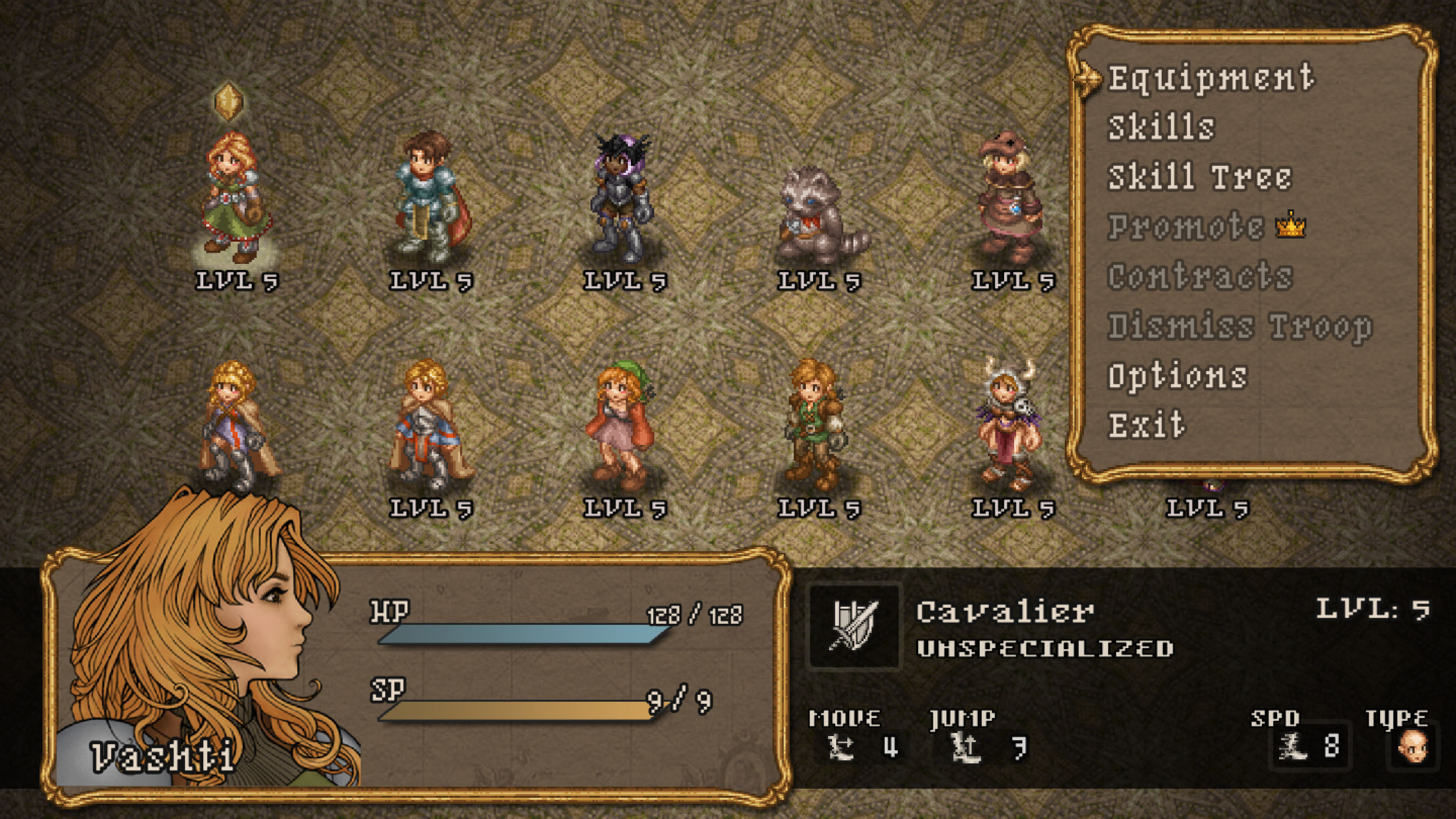The width and height of the screenshot is (1456, 819).
Task: Click the unit type face icon
Action: 1412,746
